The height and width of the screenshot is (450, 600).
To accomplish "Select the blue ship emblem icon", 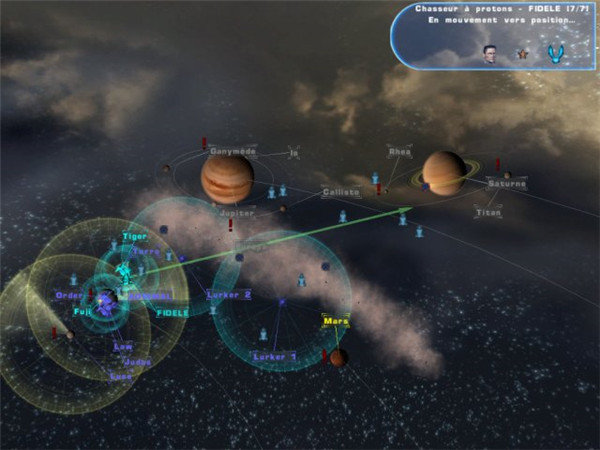I will (x=556, y=51).
